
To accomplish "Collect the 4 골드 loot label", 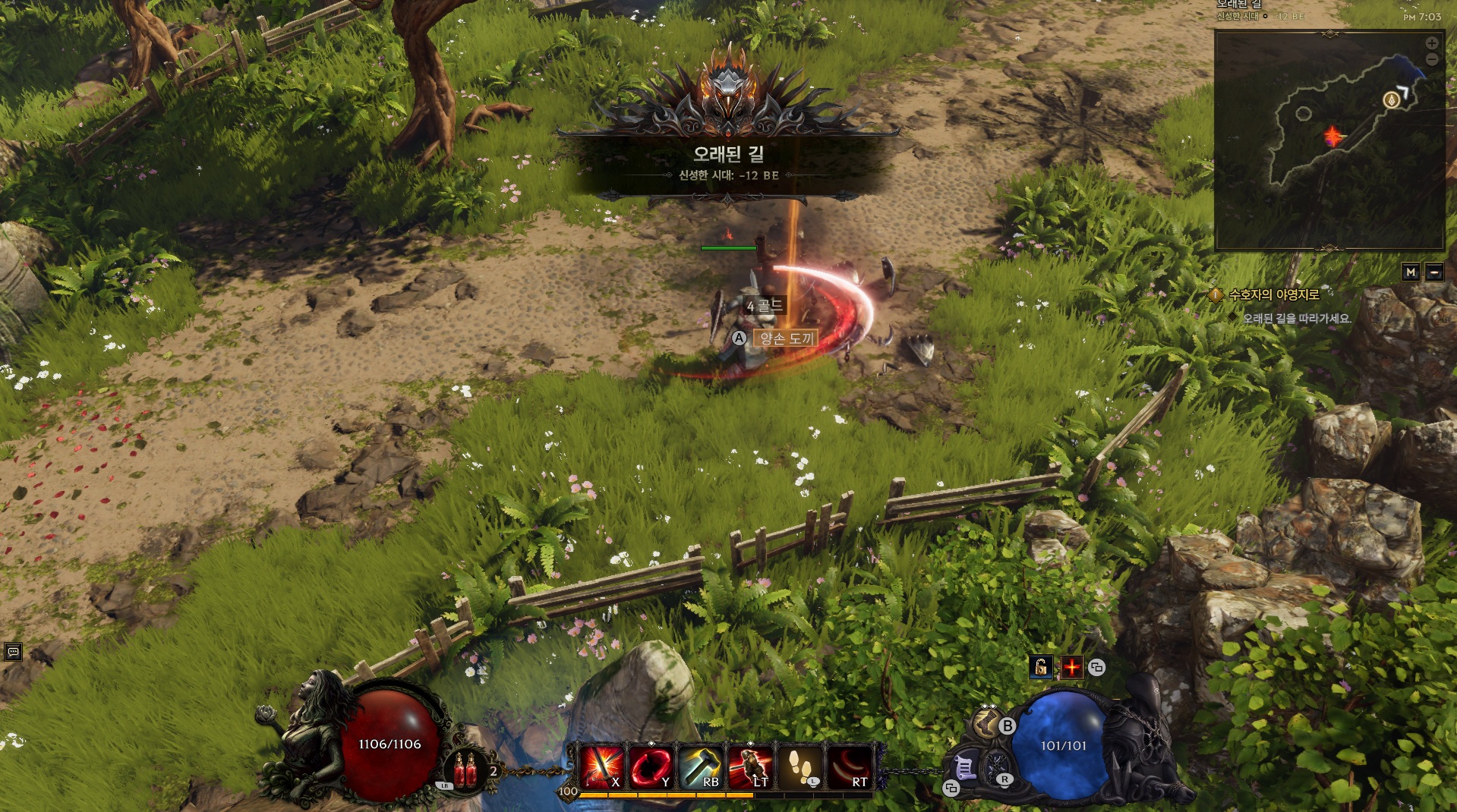I will click(764, 306).
